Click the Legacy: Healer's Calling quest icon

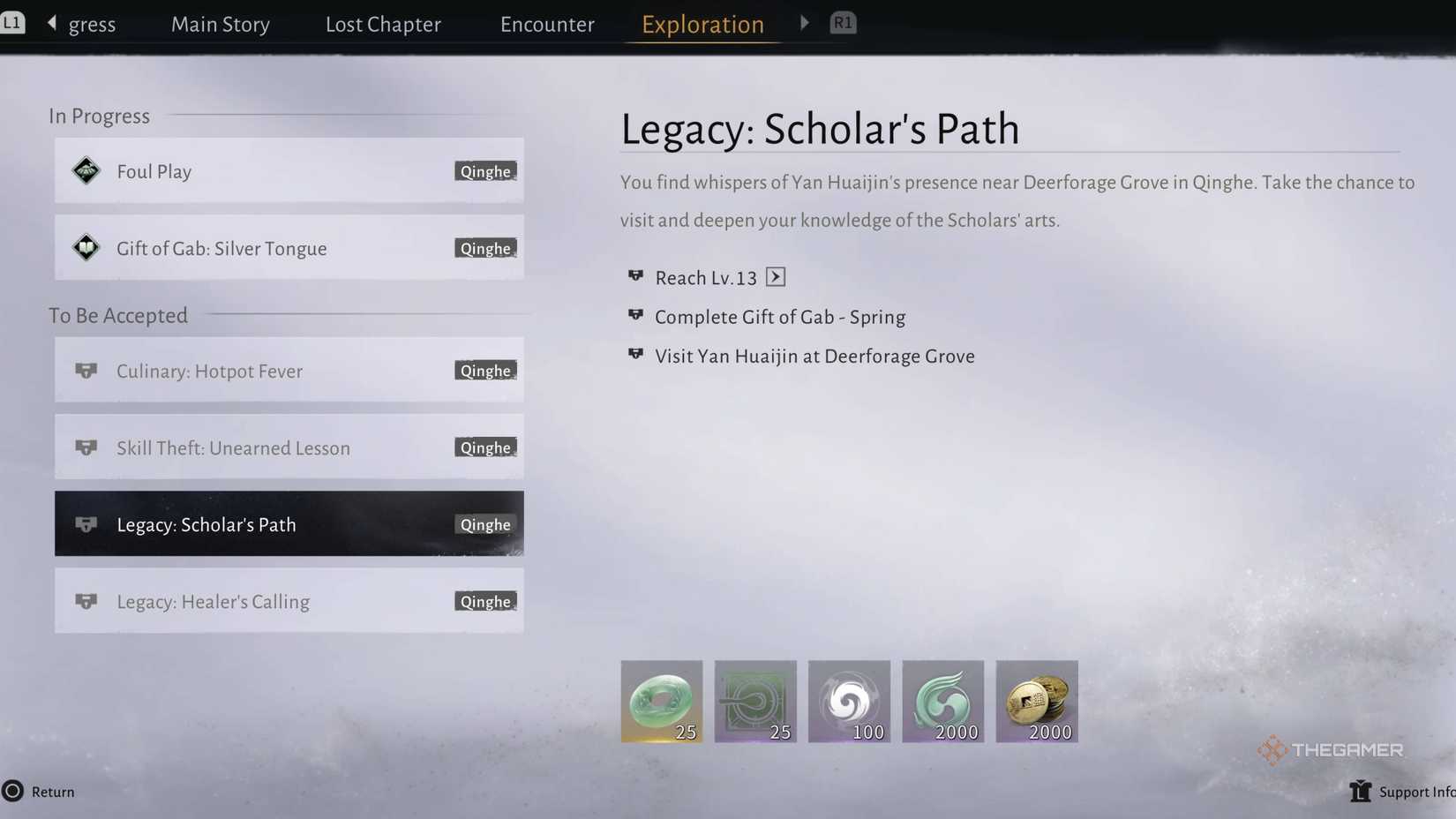tap(86, 601)
